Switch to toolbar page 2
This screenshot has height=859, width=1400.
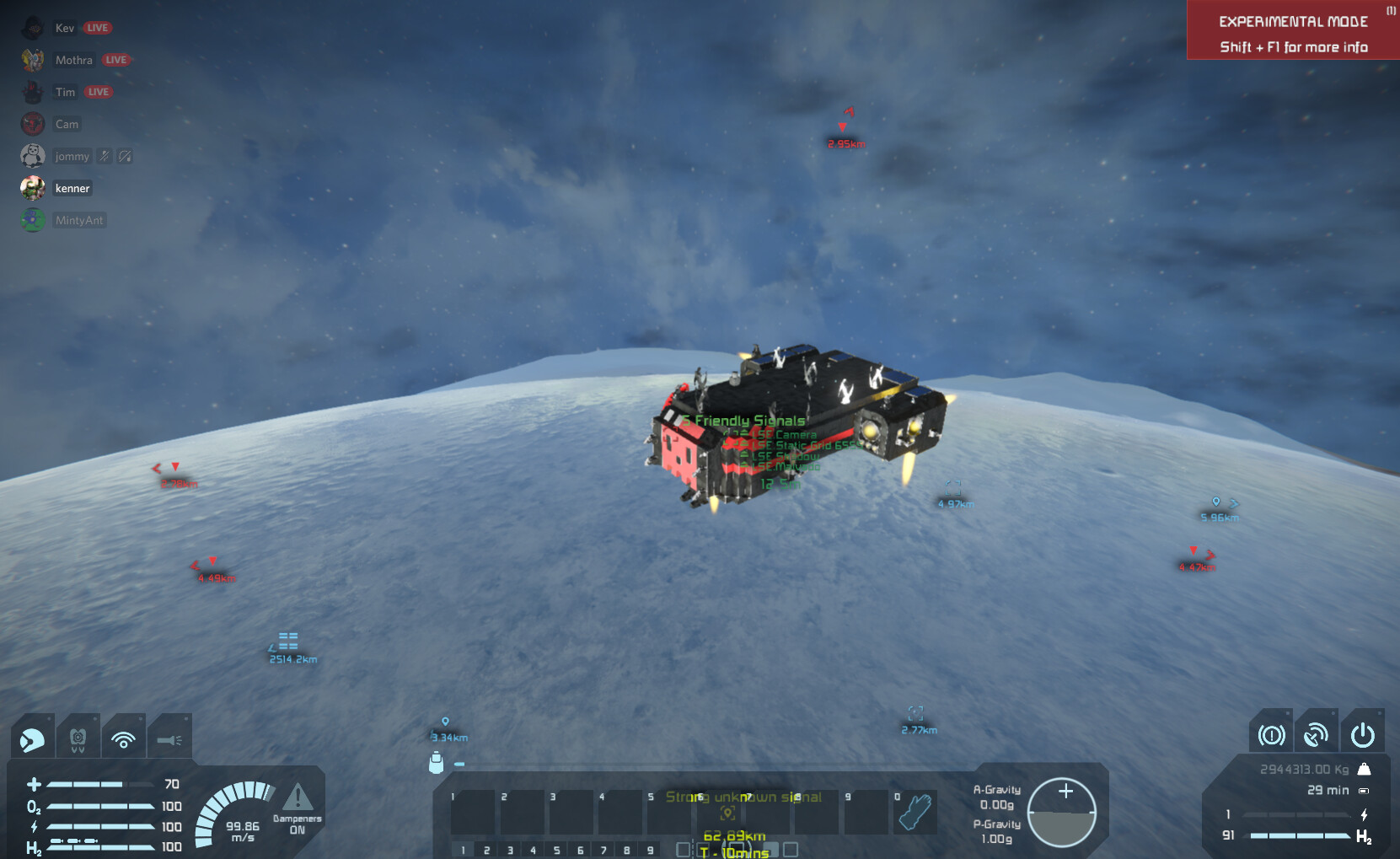[486, 850]
